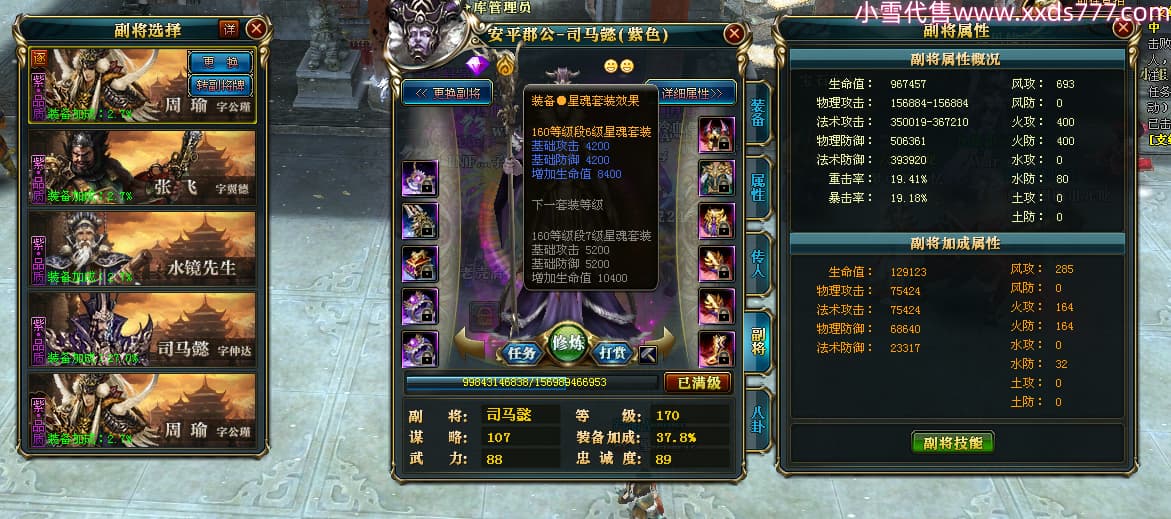Open 副将技能 deputy skills
The height and width of the screenshot is (519, 1171).
(952, 443)
